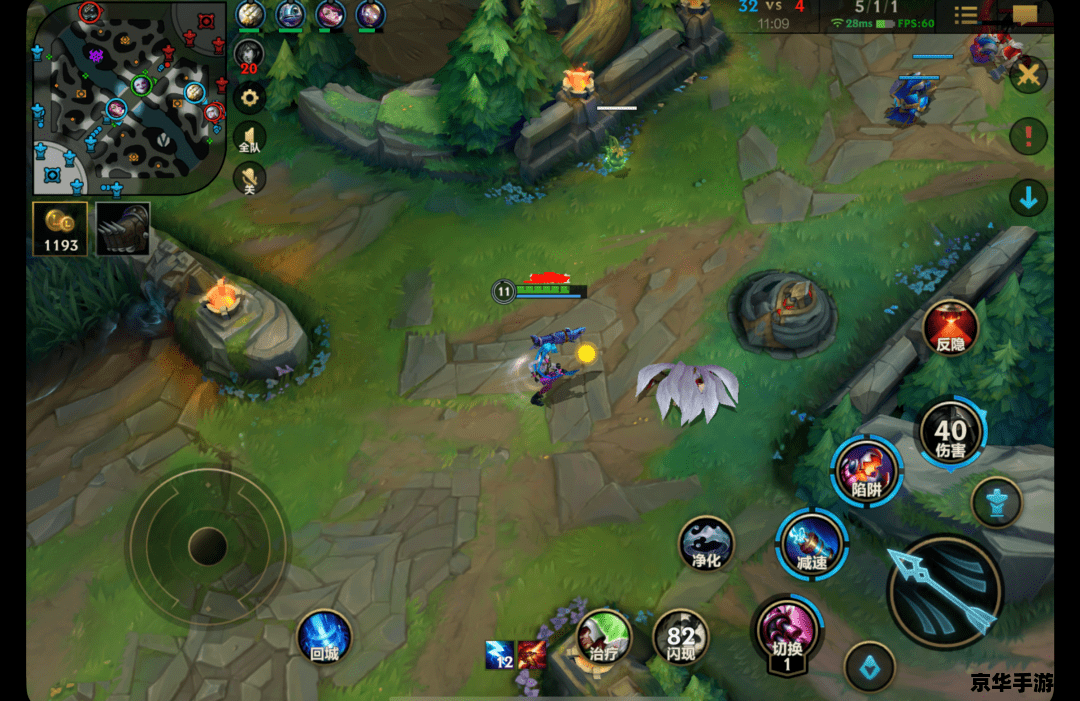Tap the crossed swords attack ping
Screen dimensions: 1080x701
tap(1028, 75)
